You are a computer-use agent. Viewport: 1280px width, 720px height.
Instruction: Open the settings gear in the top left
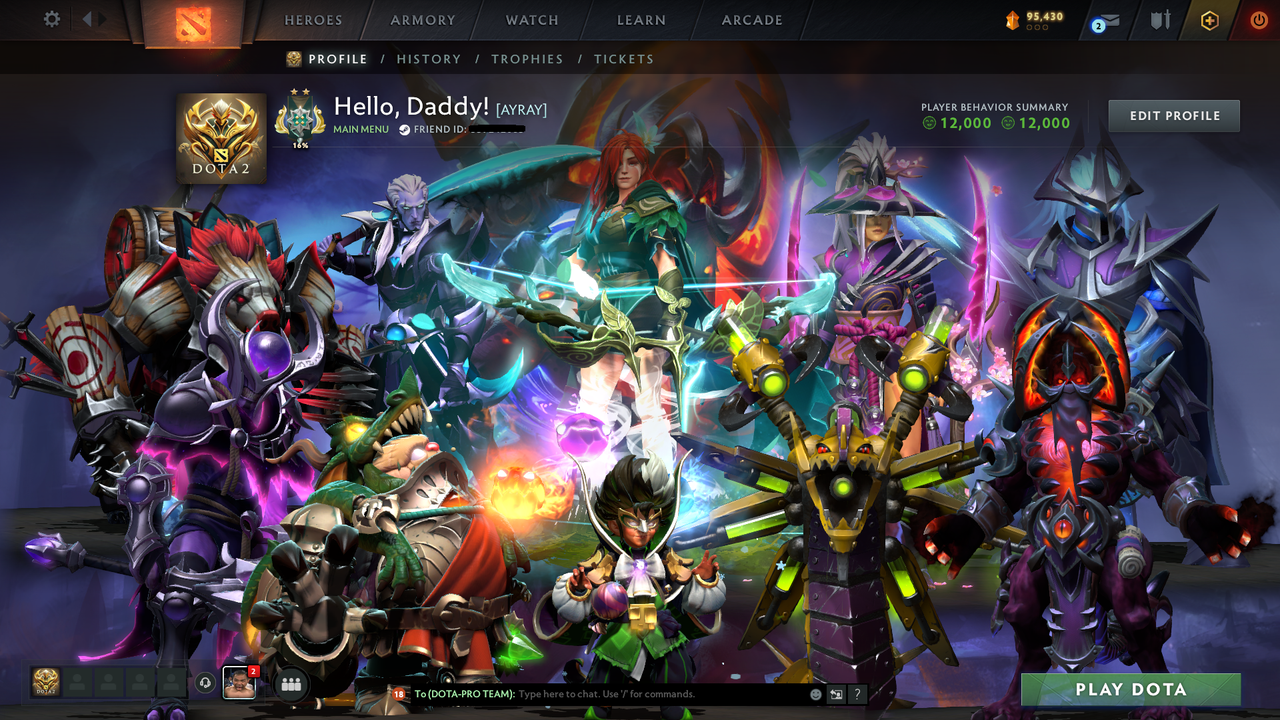coord(51,18)
